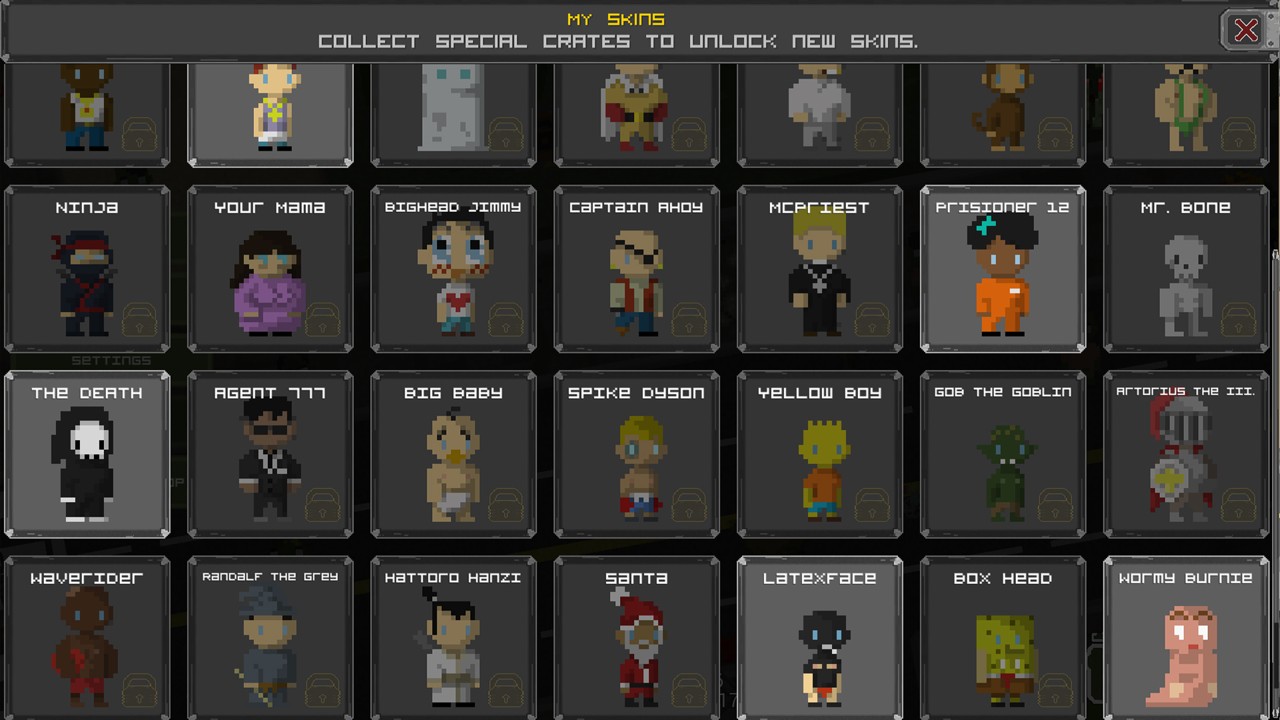Select the Captain Ahoy skin tile
1280x720 pixels.
636,269
